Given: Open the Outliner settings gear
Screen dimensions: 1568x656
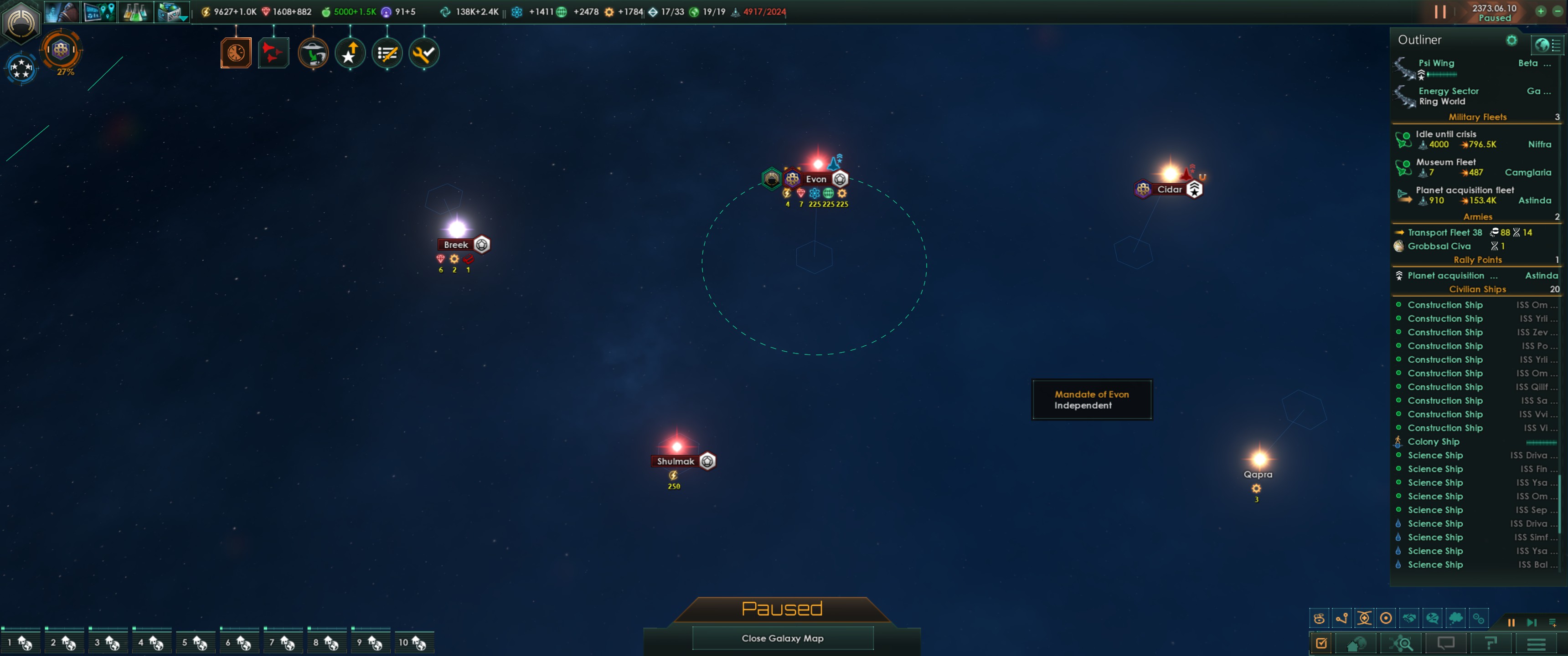Looking at the screenshot, I should (x=1512, y=40).
